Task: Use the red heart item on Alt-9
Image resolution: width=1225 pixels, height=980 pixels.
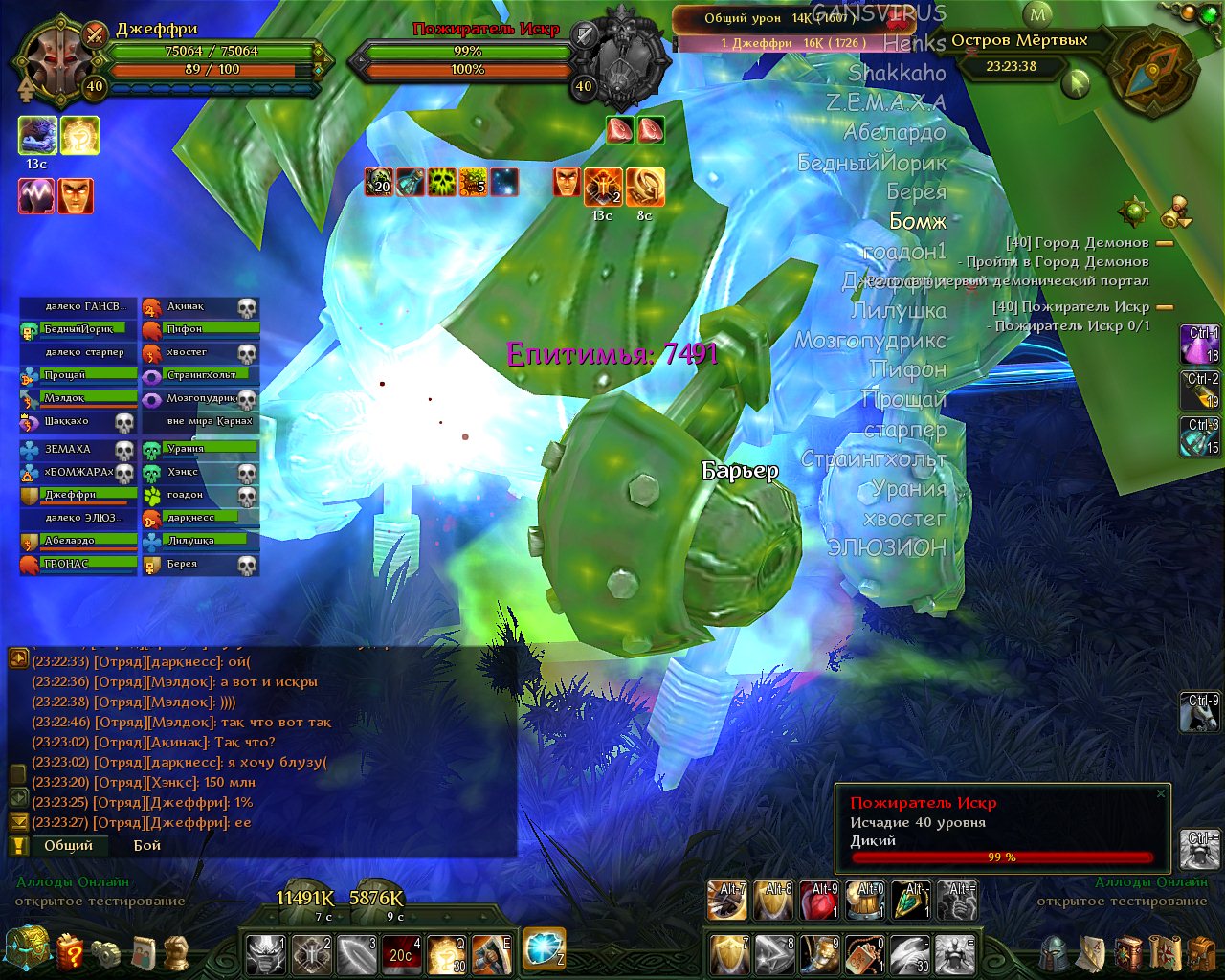Action: pyautogui.click(x=819, y=901)
